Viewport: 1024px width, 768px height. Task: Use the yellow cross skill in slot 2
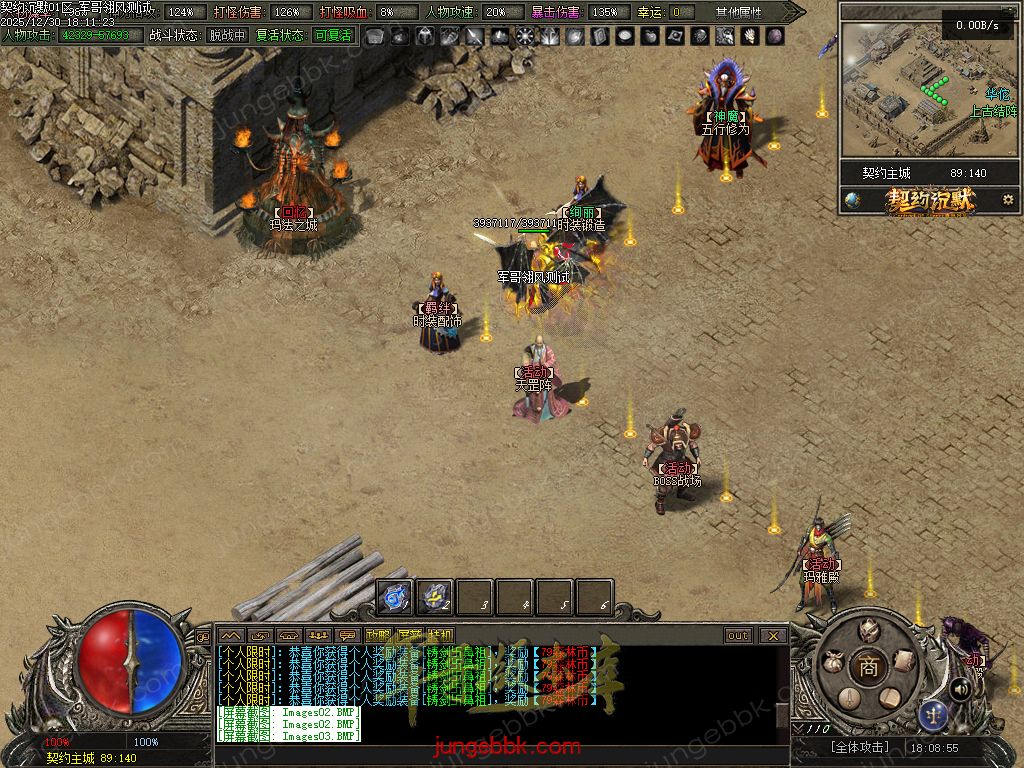(435, 598)
